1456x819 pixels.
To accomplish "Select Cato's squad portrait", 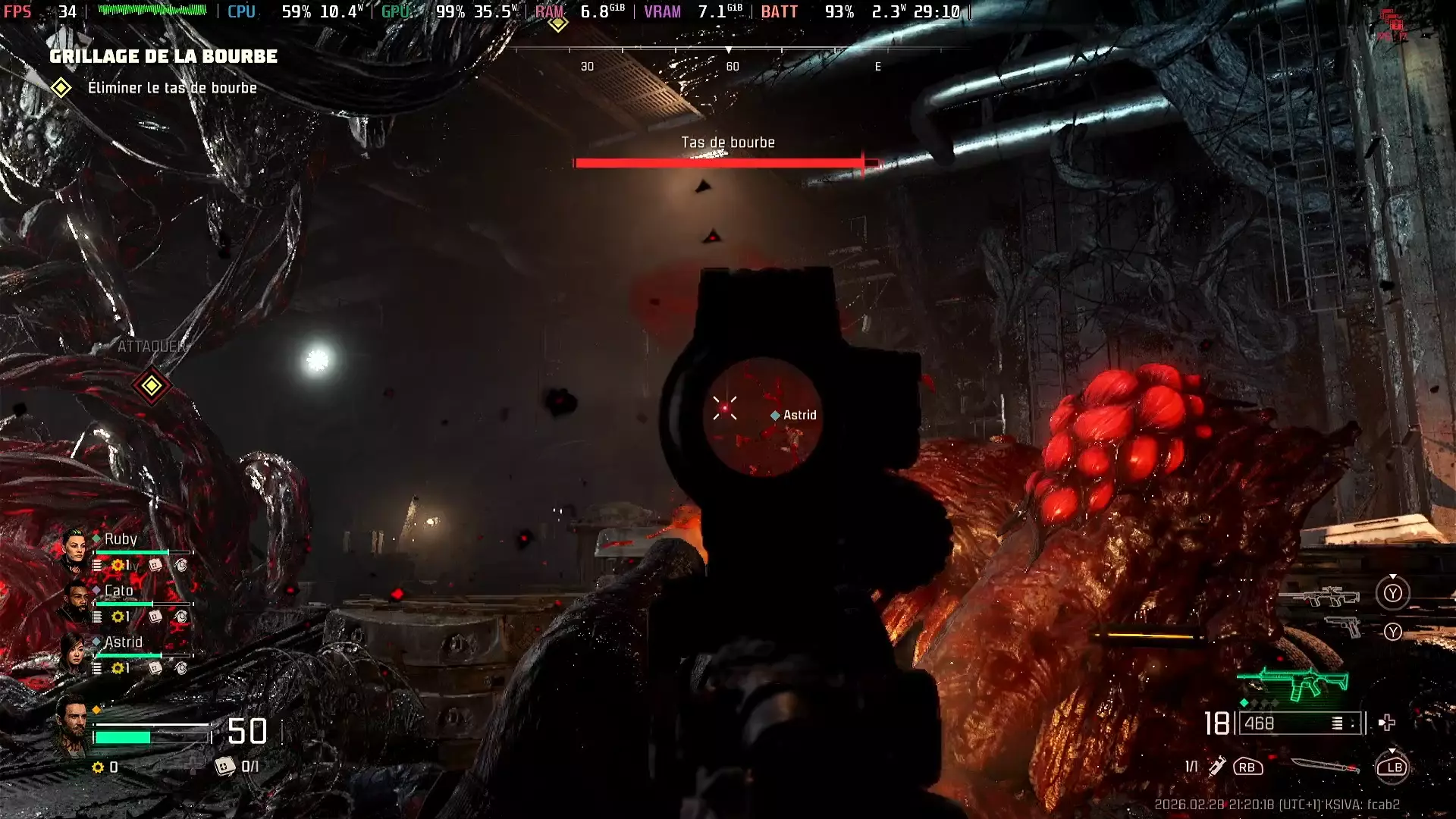I will (74, 601).
